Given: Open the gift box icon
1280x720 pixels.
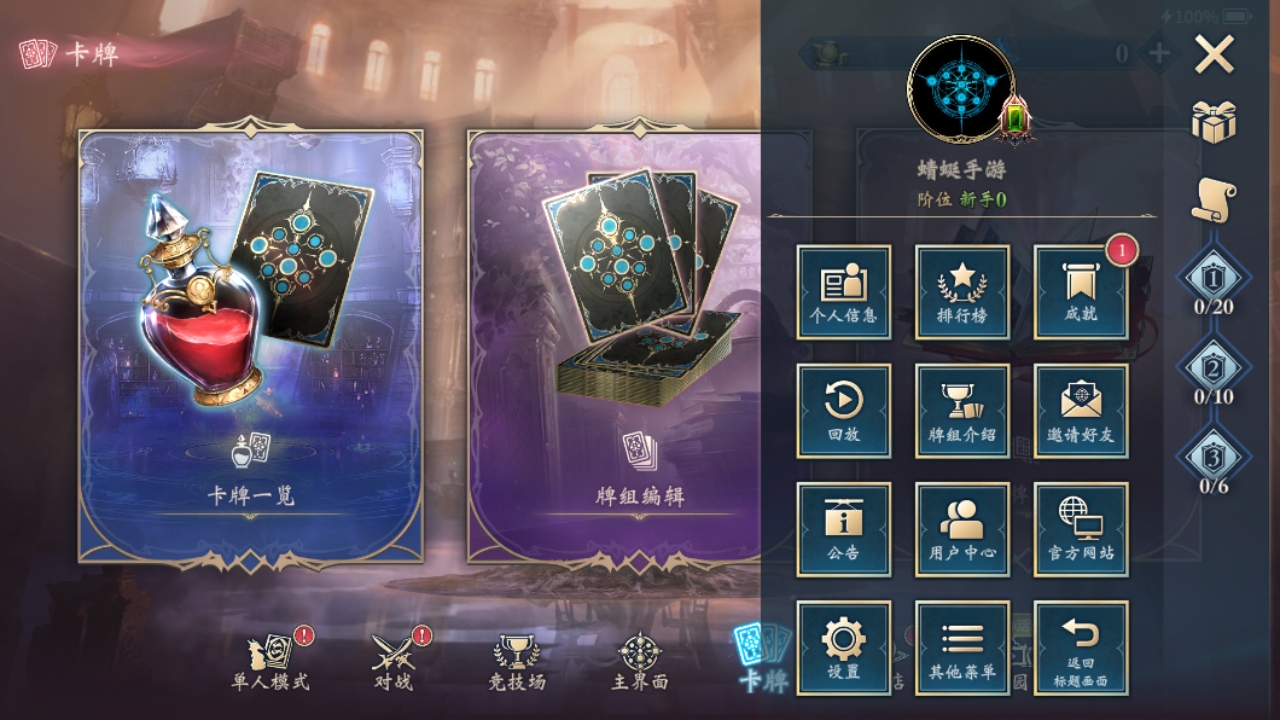Looking at the screenshot, I should [1214, 122].
